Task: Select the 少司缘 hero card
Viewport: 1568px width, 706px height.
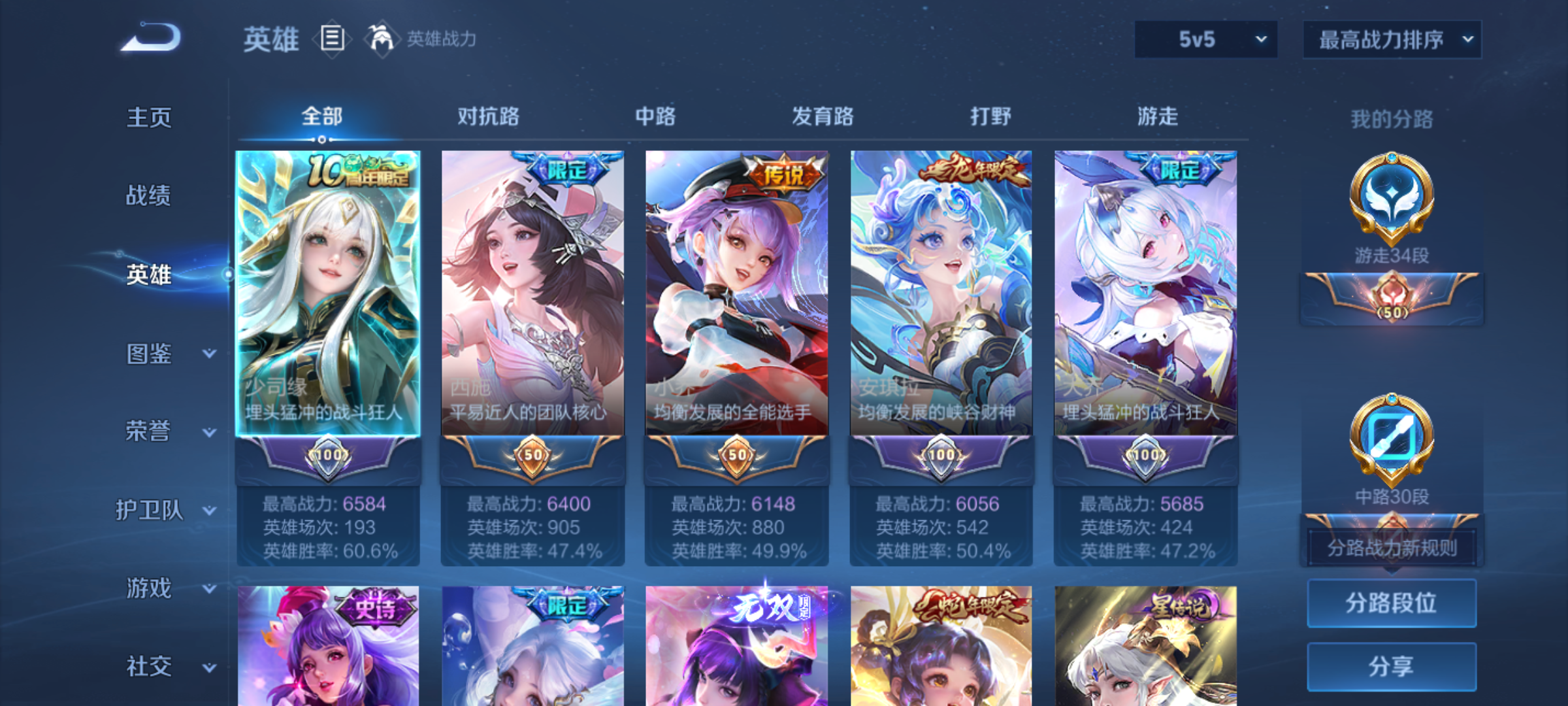Action: point(328,294)
